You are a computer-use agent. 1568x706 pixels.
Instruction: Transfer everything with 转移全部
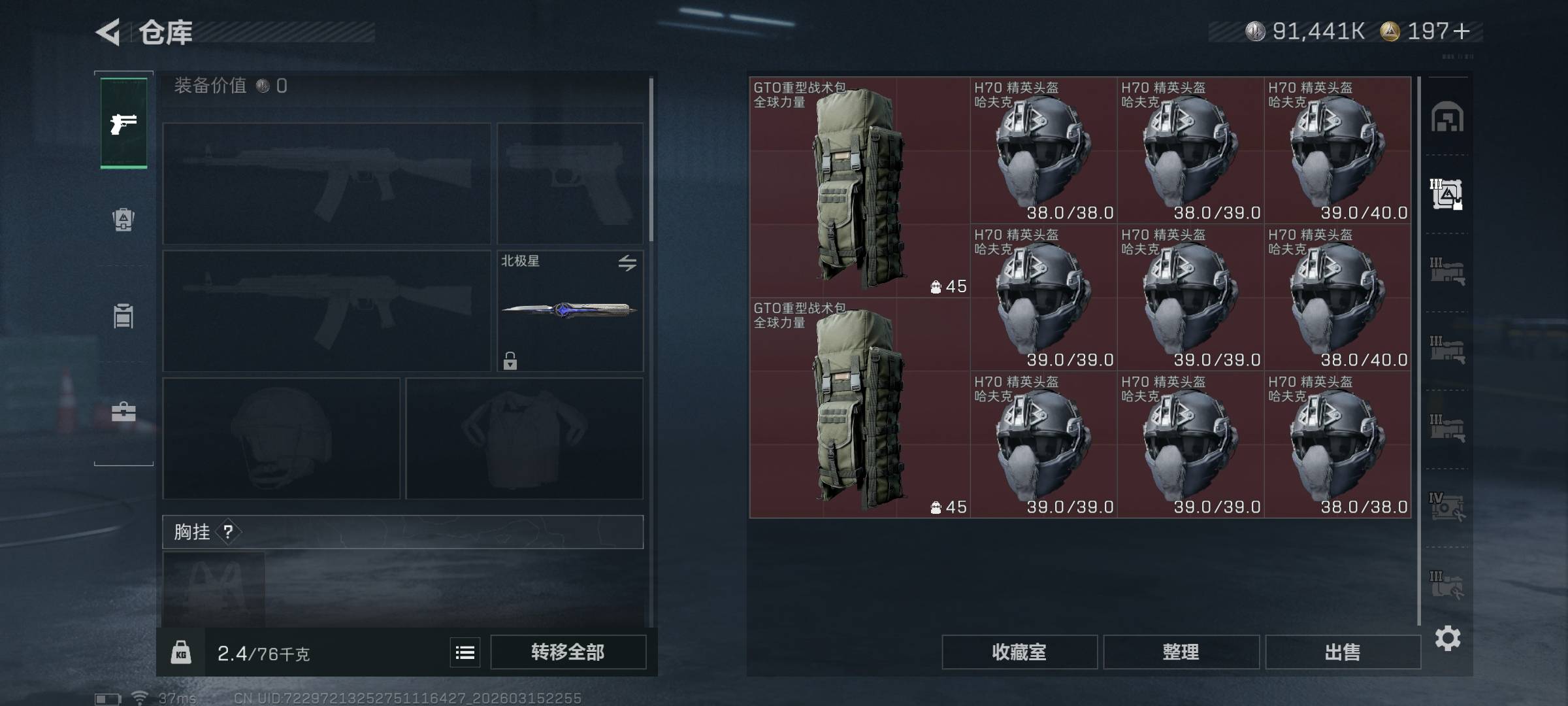click(568, 652)
